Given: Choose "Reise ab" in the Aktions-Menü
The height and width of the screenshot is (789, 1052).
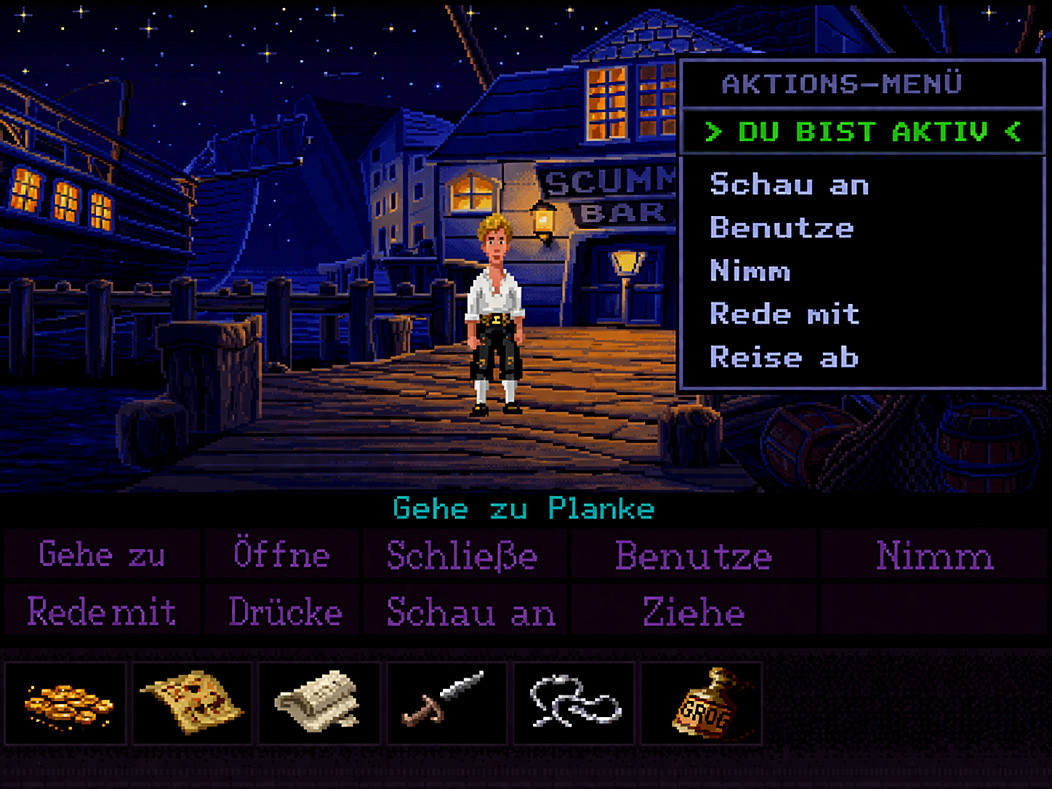Looking at the screenshot, I should tap(784, 357).
